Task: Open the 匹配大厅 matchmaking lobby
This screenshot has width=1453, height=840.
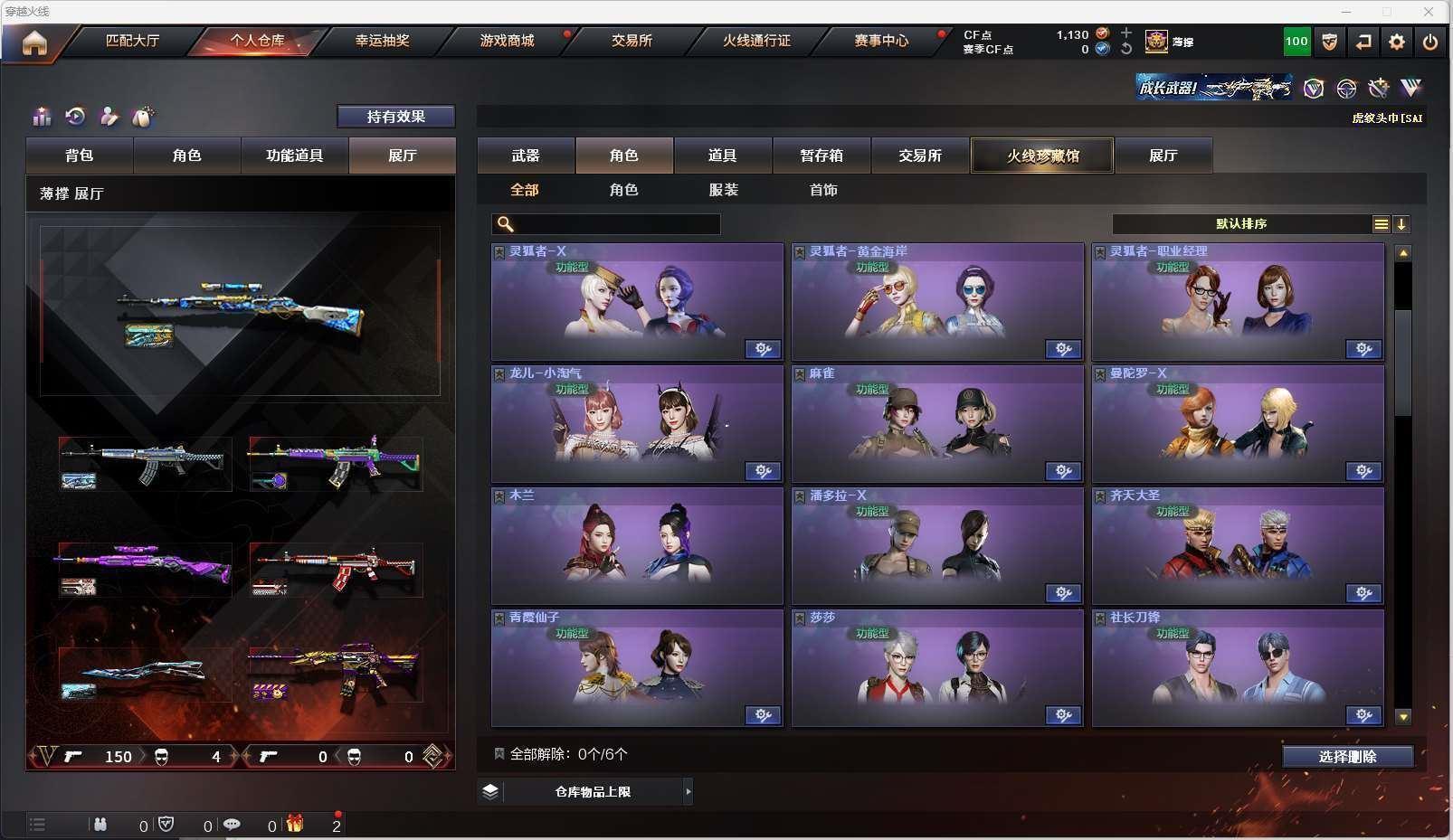Action: (132, 41)
